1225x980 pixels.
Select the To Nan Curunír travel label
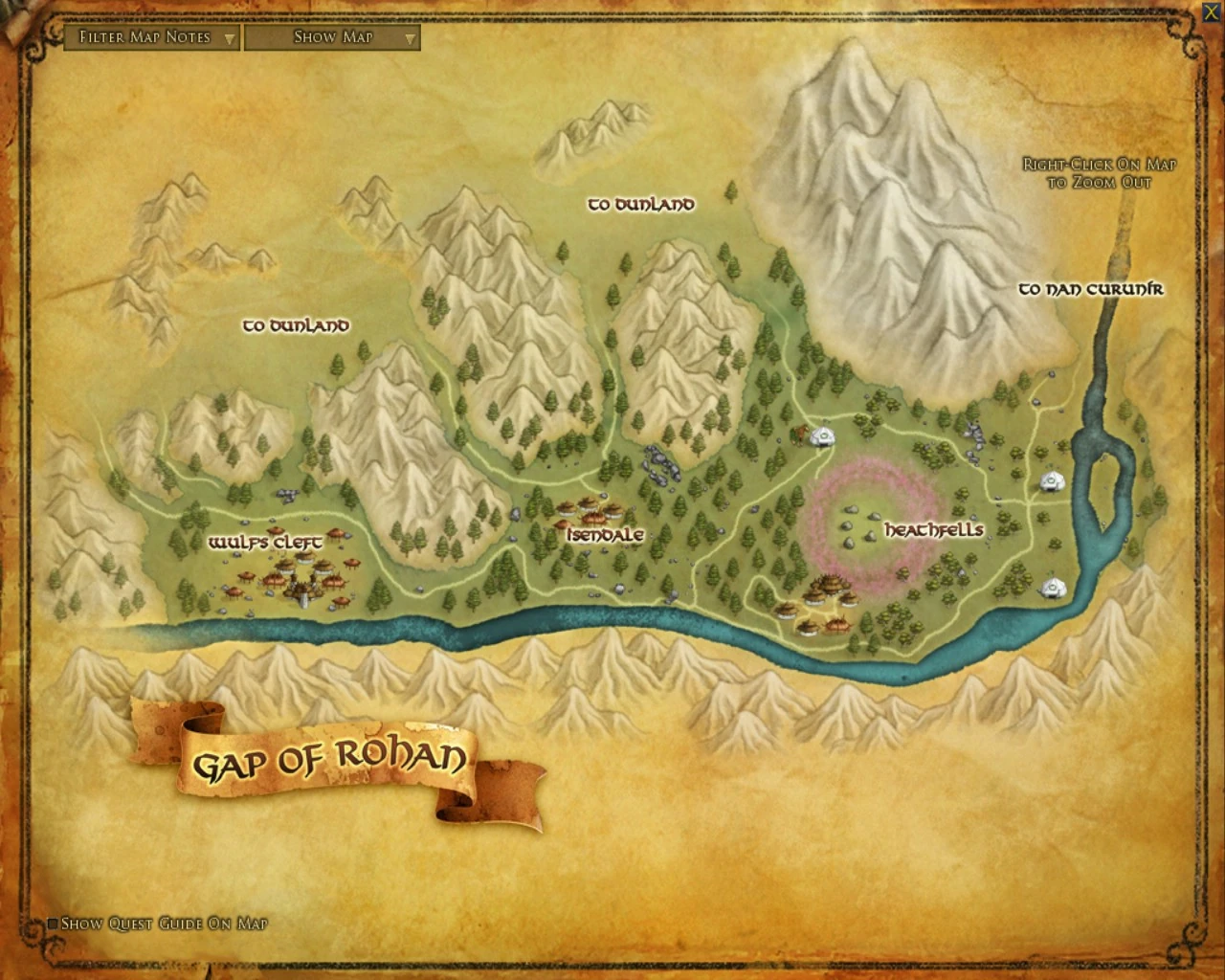[x=1090, y=288]
